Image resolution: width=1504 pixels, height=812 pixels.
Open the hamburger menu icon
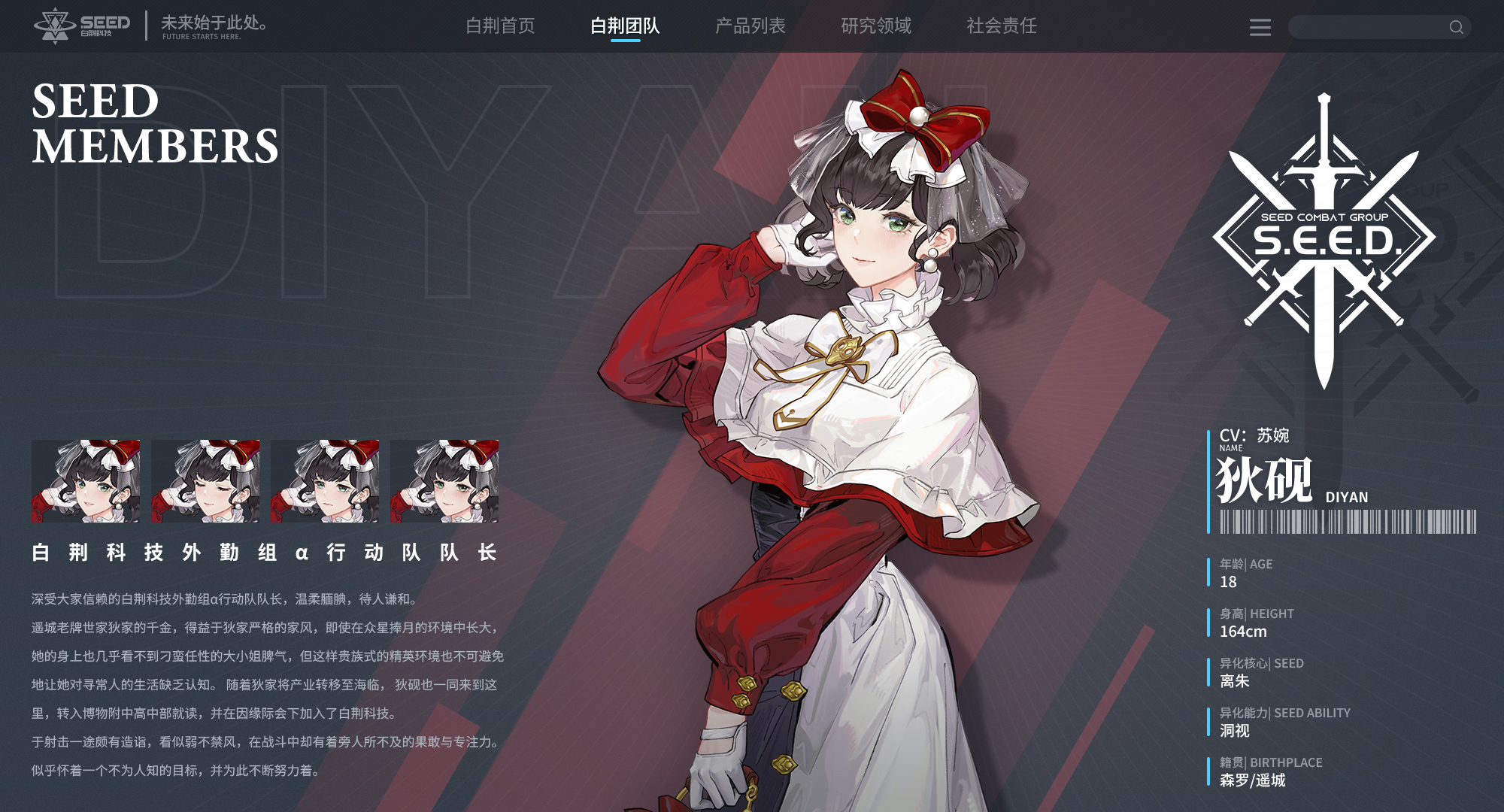[x=1260, y=28]
